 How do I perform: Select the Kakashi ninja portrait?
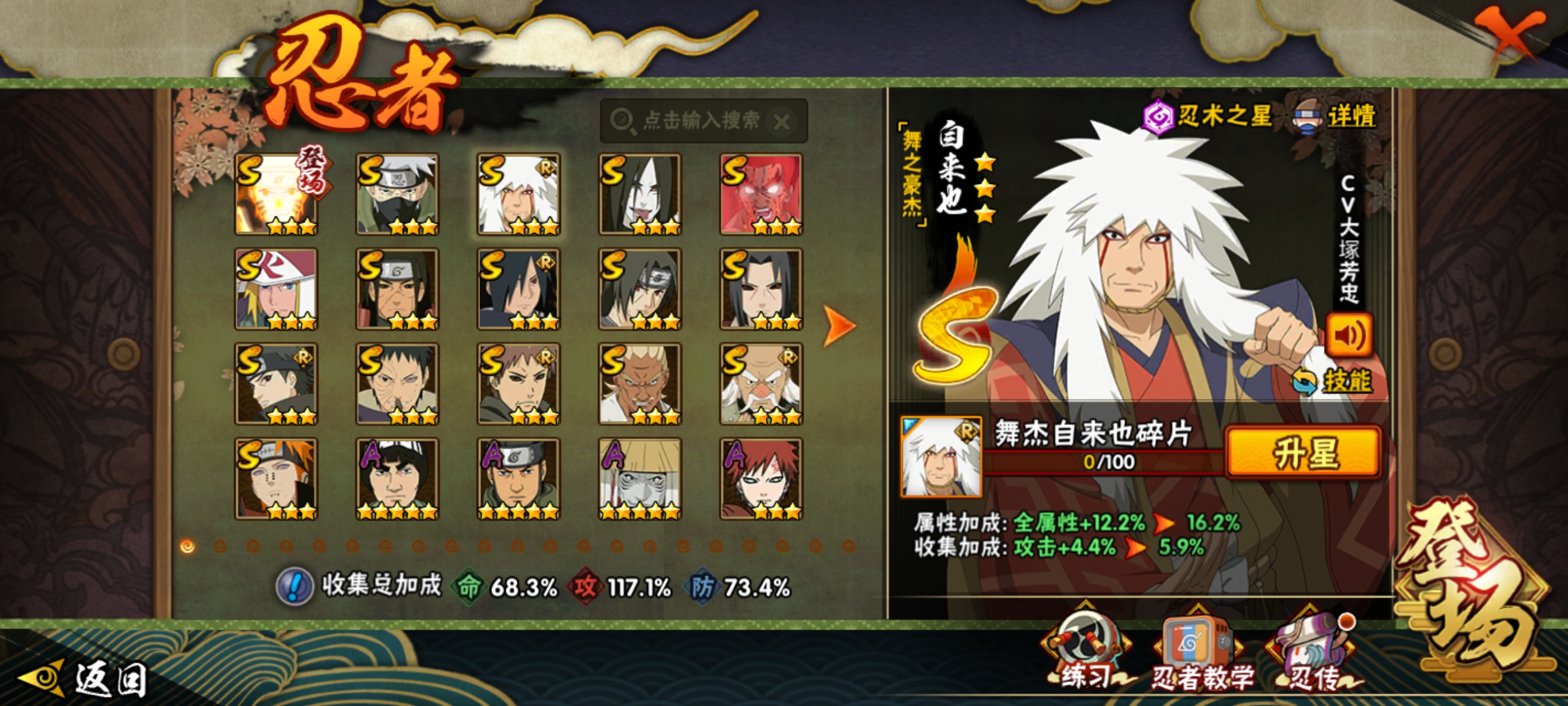397,194
